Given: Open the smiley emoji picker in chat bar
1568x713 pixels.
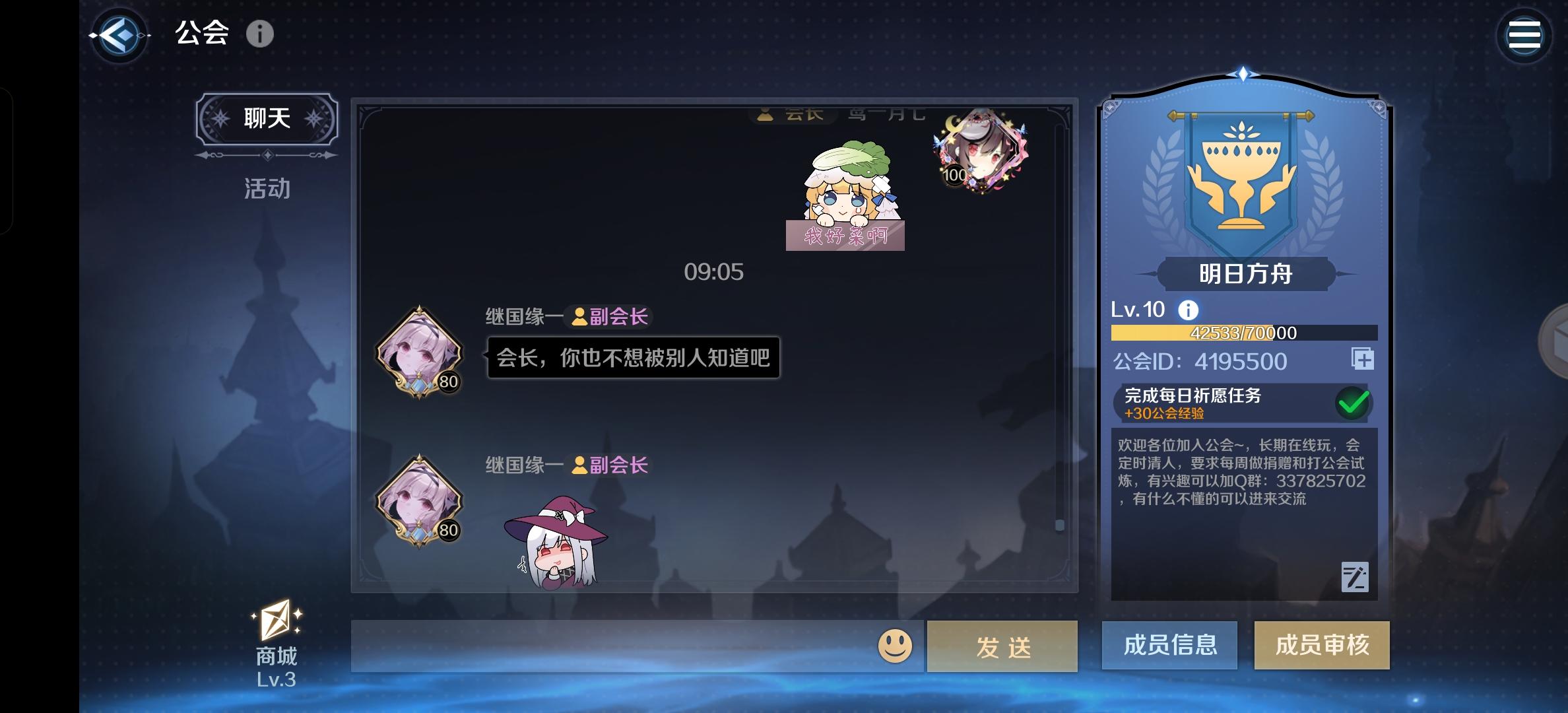Looking at the screenshot, I should coord(896,644).
